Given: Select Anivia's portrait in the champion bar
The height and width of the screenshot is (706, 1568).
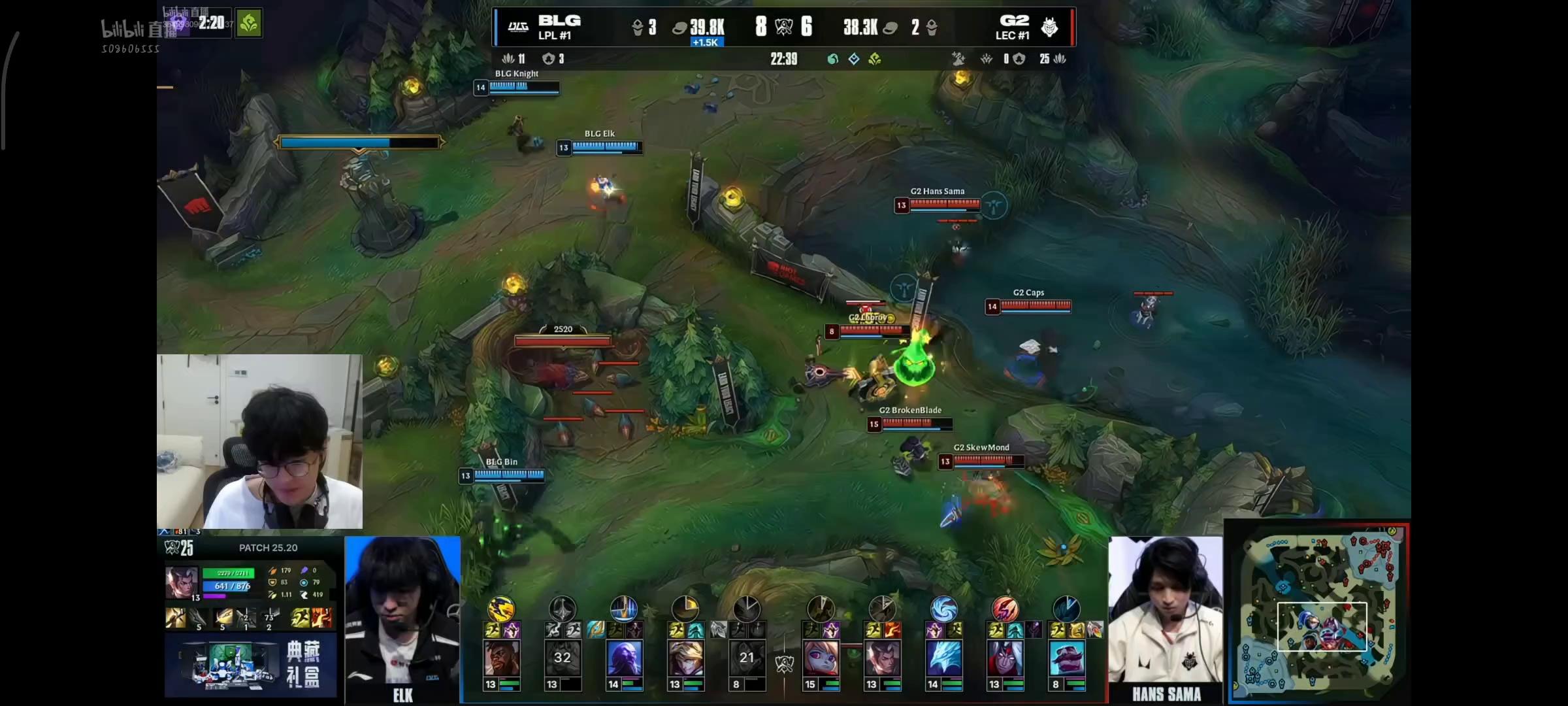Looking at the screenshot, I should click(x=943, y=658).
